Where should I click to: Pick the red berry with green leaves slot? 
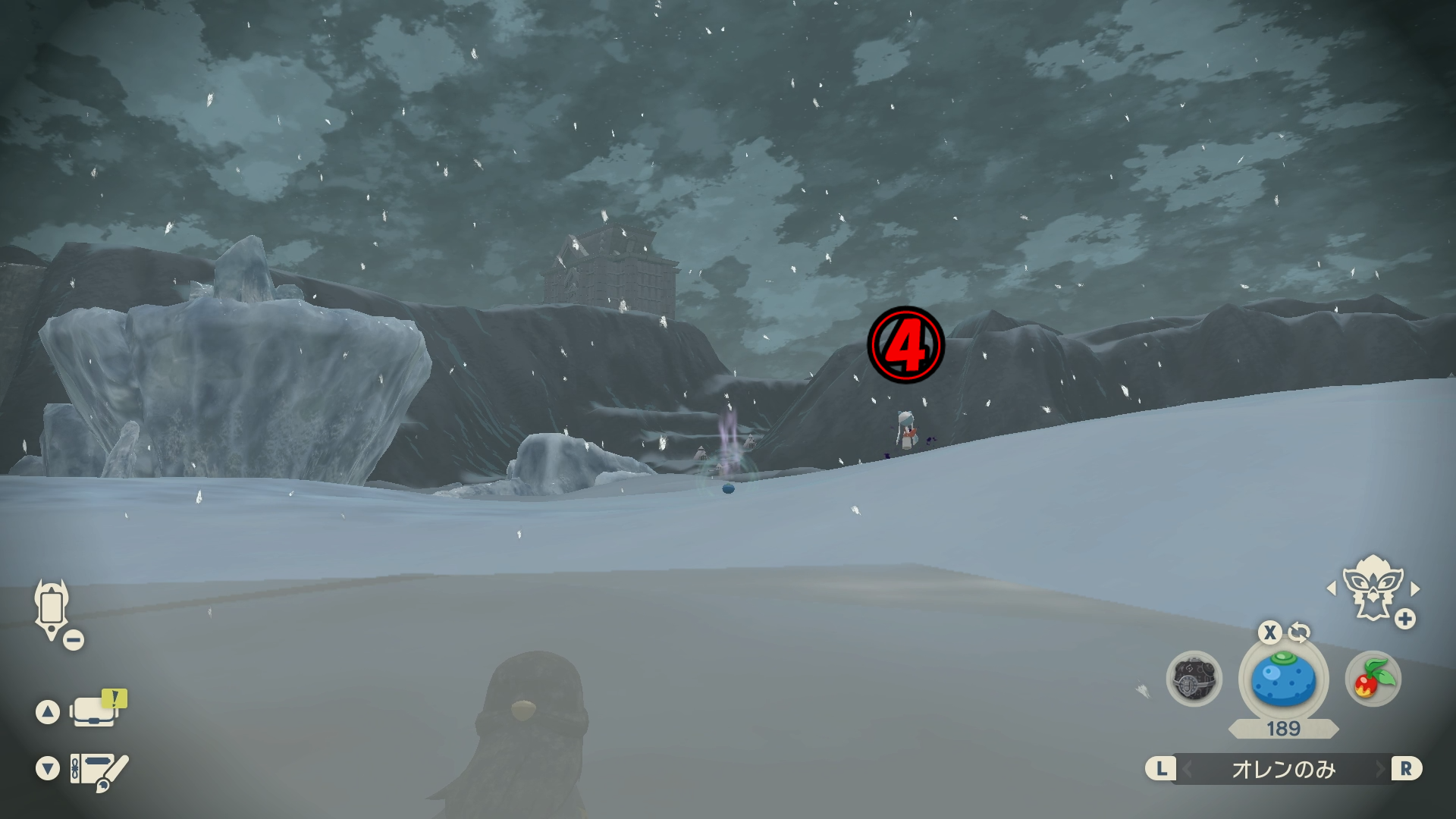1373,679
